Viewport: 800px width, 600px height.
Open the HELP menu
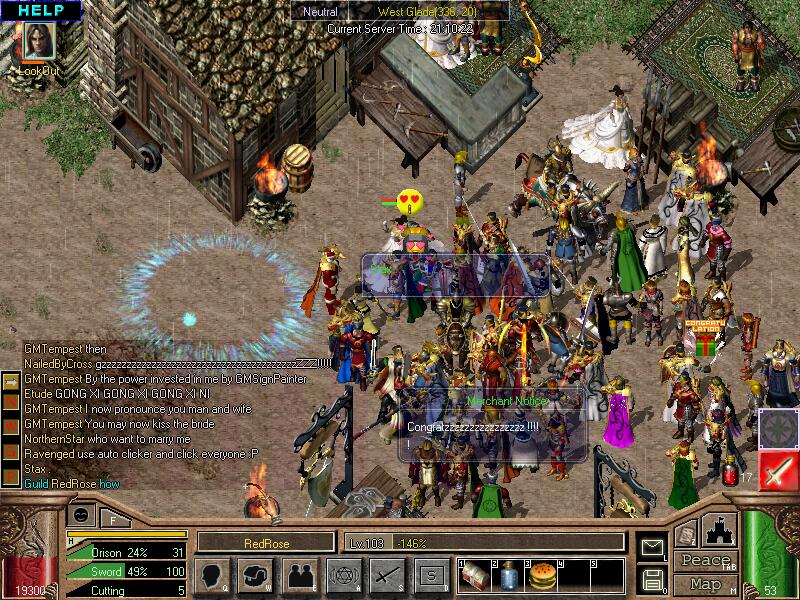[x=39, y=10]
